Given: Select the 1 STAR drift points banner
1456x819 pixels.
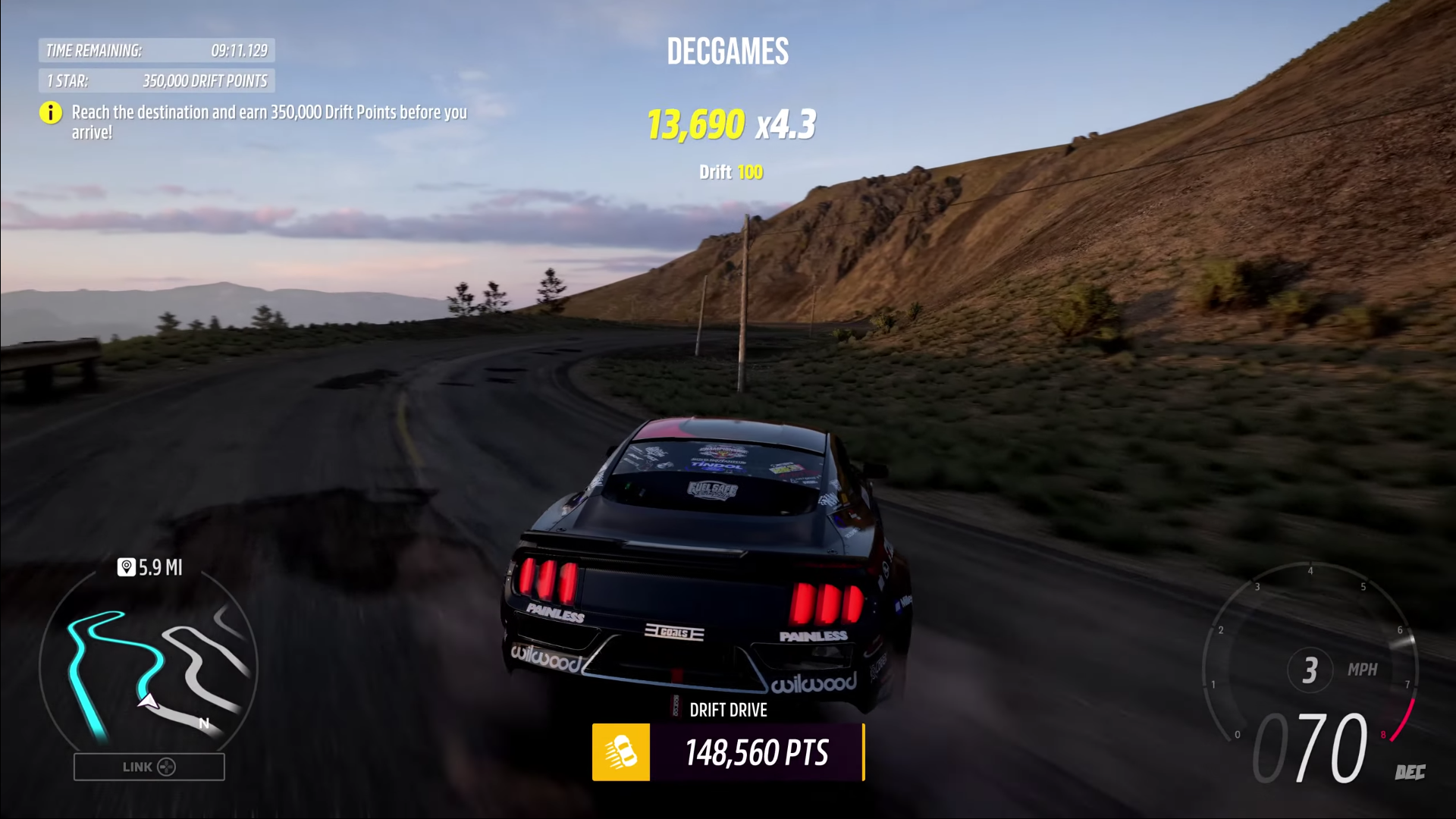Looking at the screenshot, I should pos(157,81).
